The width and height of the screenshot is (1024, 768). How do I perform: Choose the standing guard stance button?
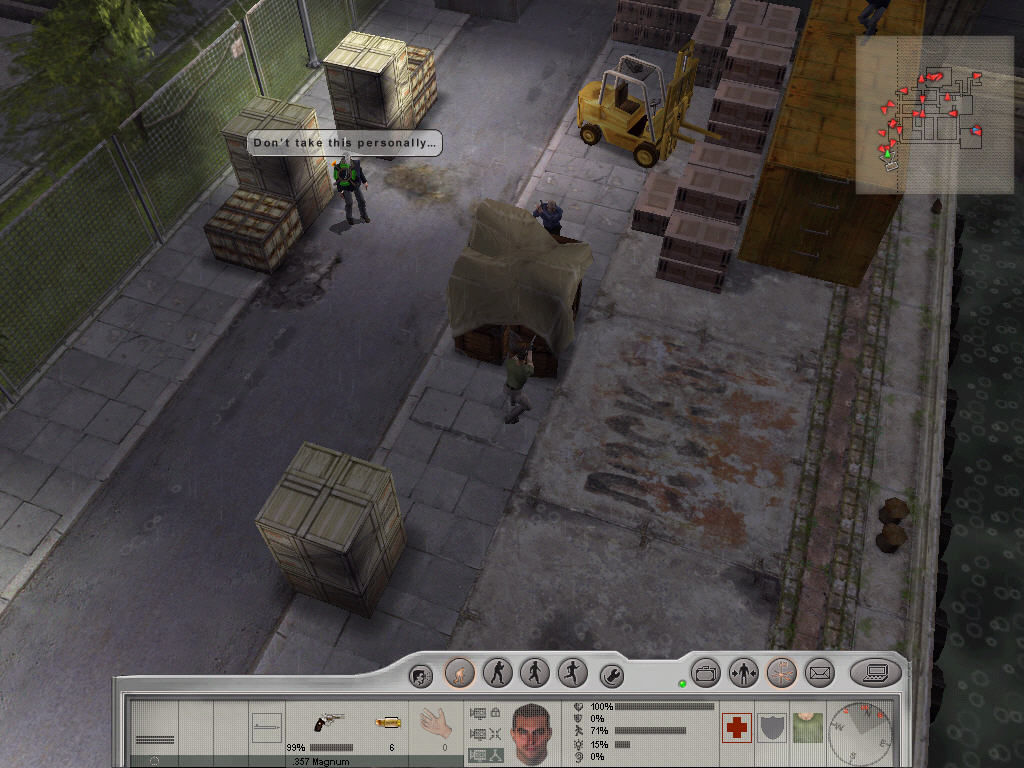click(497, 673)
